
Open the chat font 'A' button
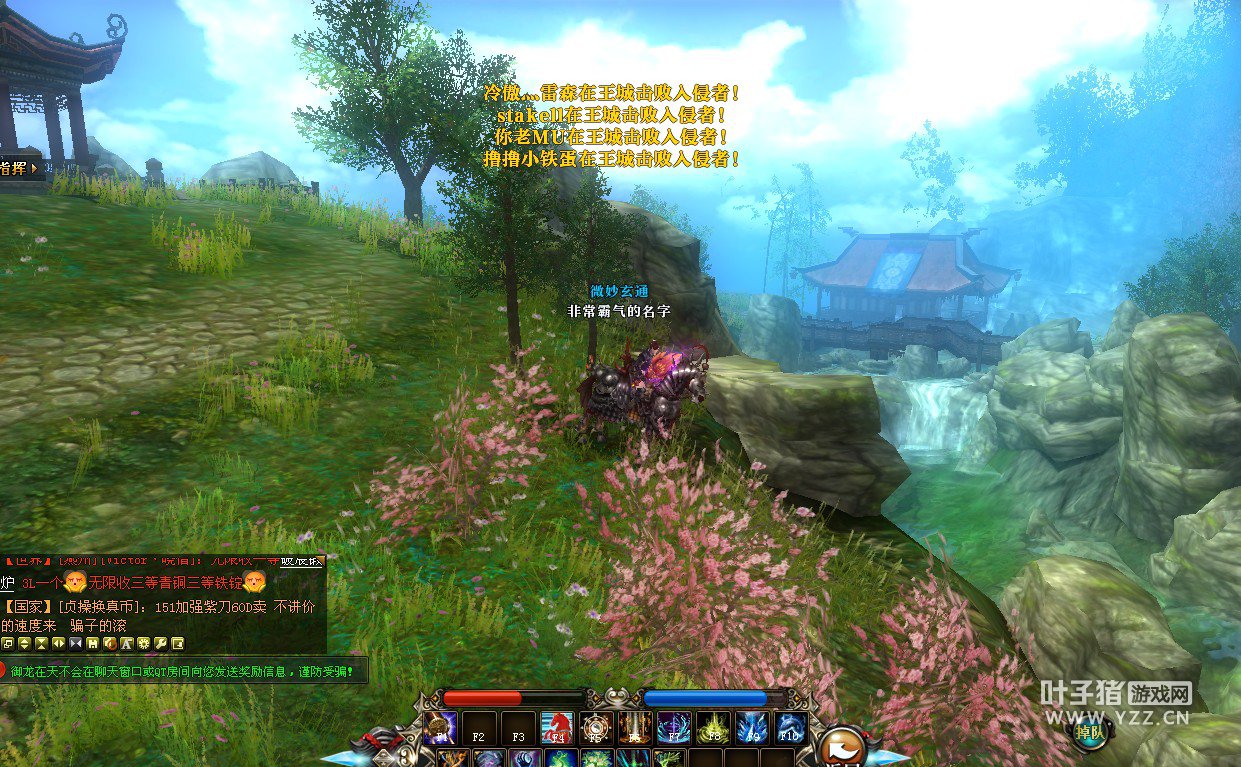click(x=126, y=643)
